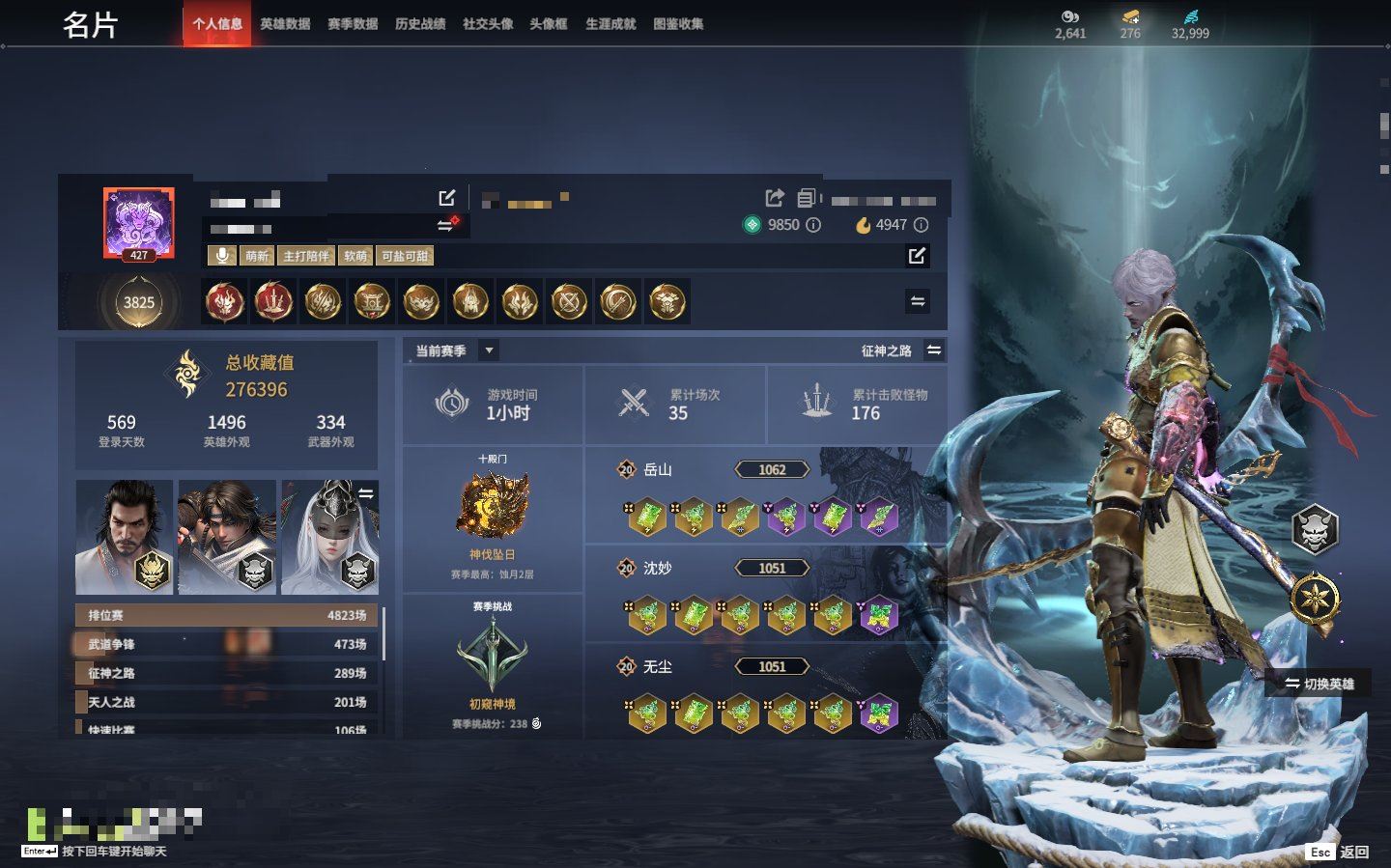This screenshot has width=1391, height=868.
Task: Choose the 武道争锋 mode row
Action: pos(227,644)
